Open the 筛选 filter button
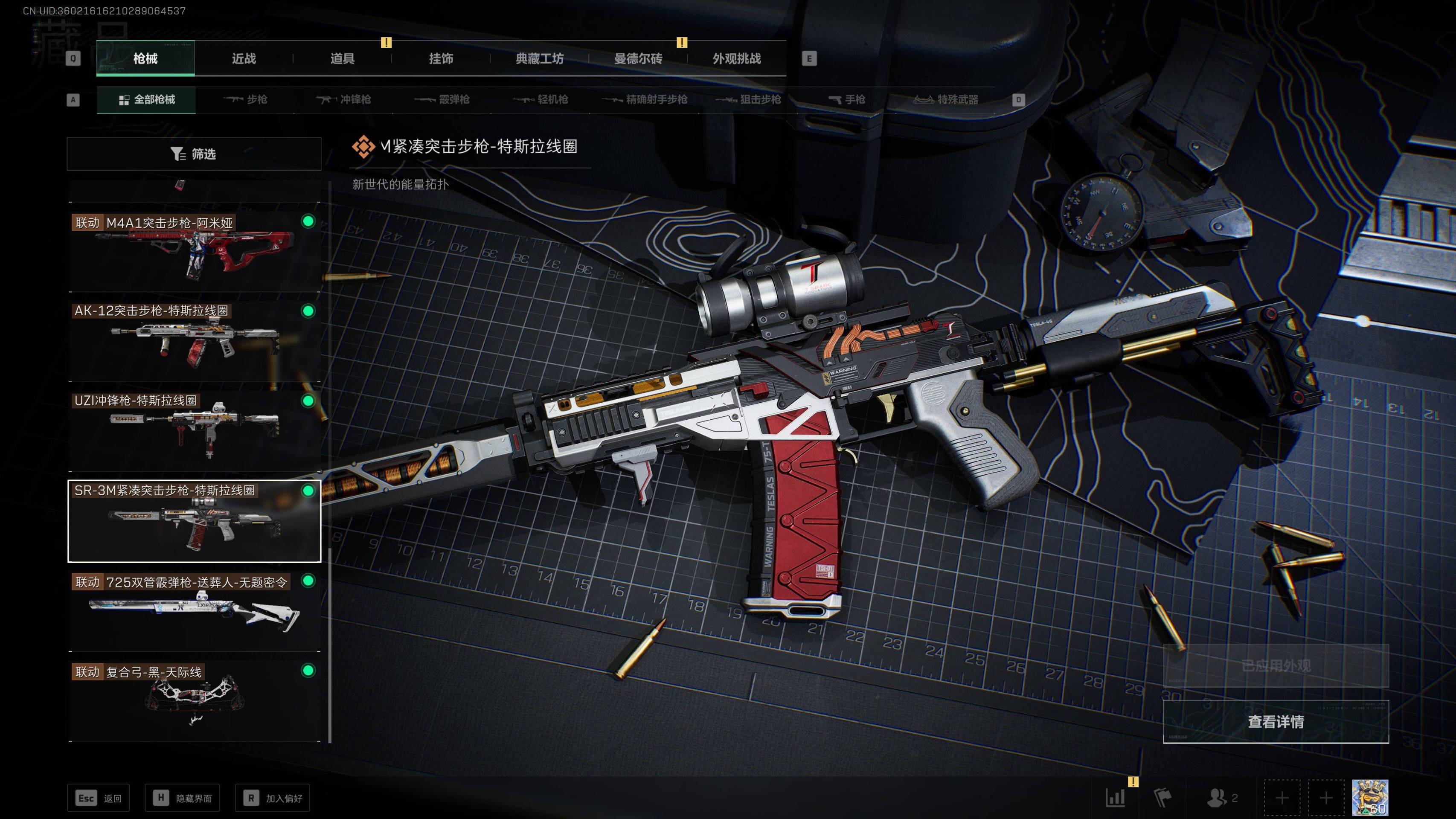Screen dimensions: 1456x819 (x=194, y=154)
